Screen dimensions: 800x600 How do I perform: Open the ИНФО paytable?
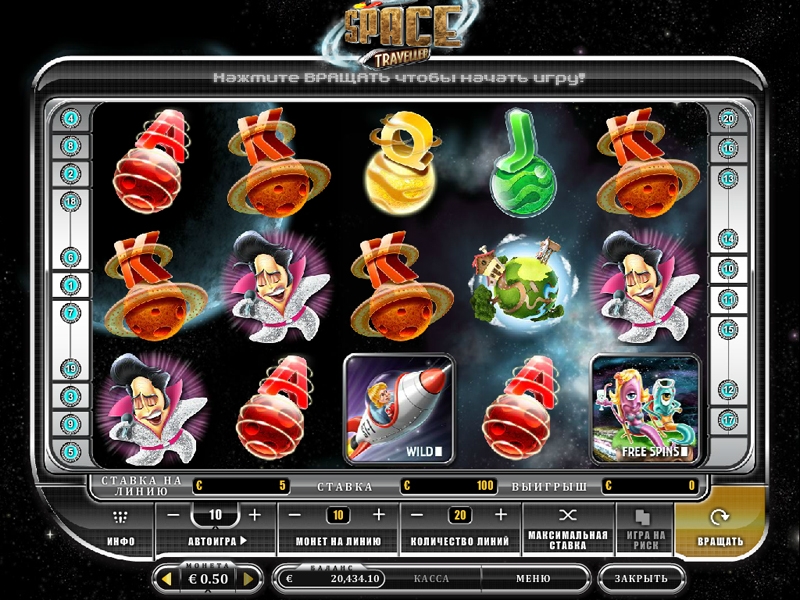(121, 528)
